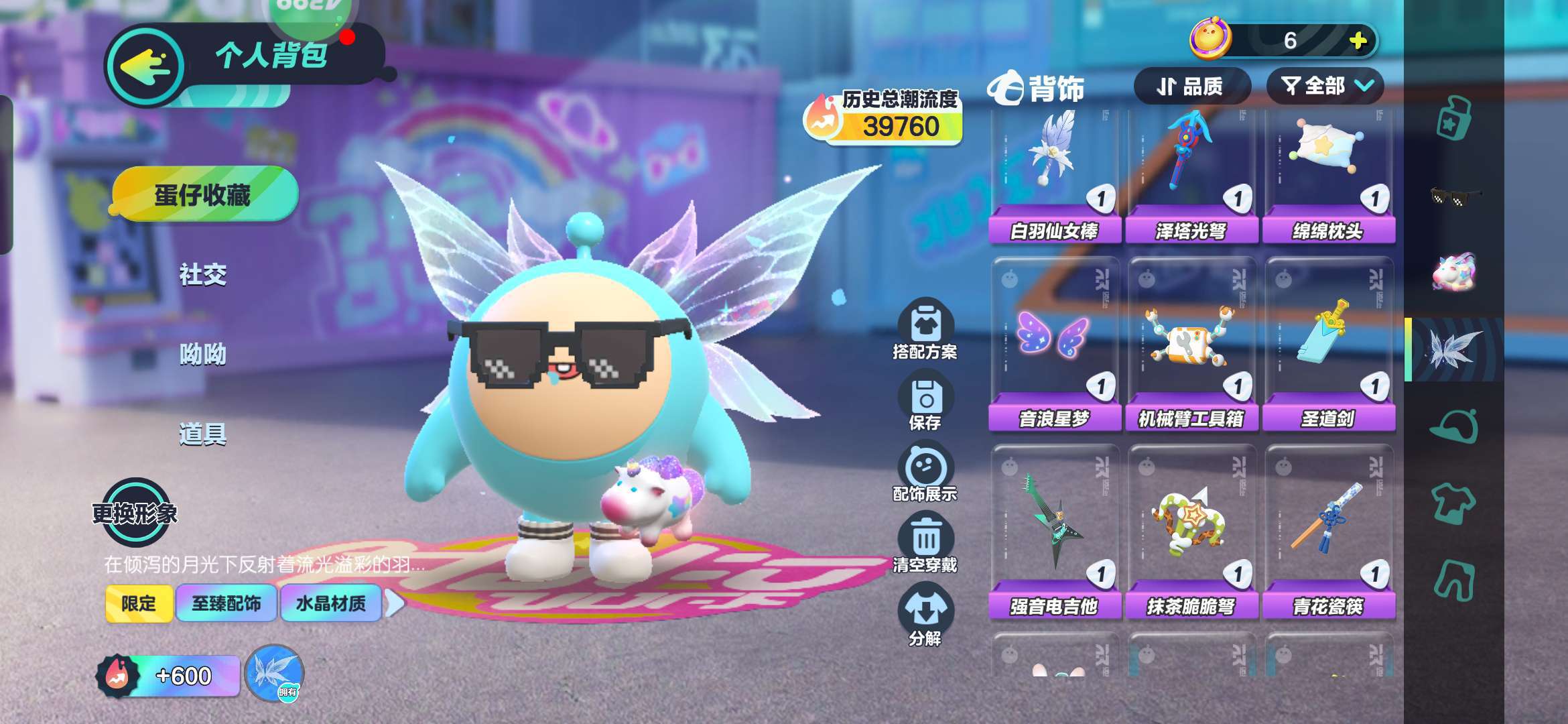Screen dimensions: 1568x724
Task: Click the 更换形象 button
Action: 135,513
